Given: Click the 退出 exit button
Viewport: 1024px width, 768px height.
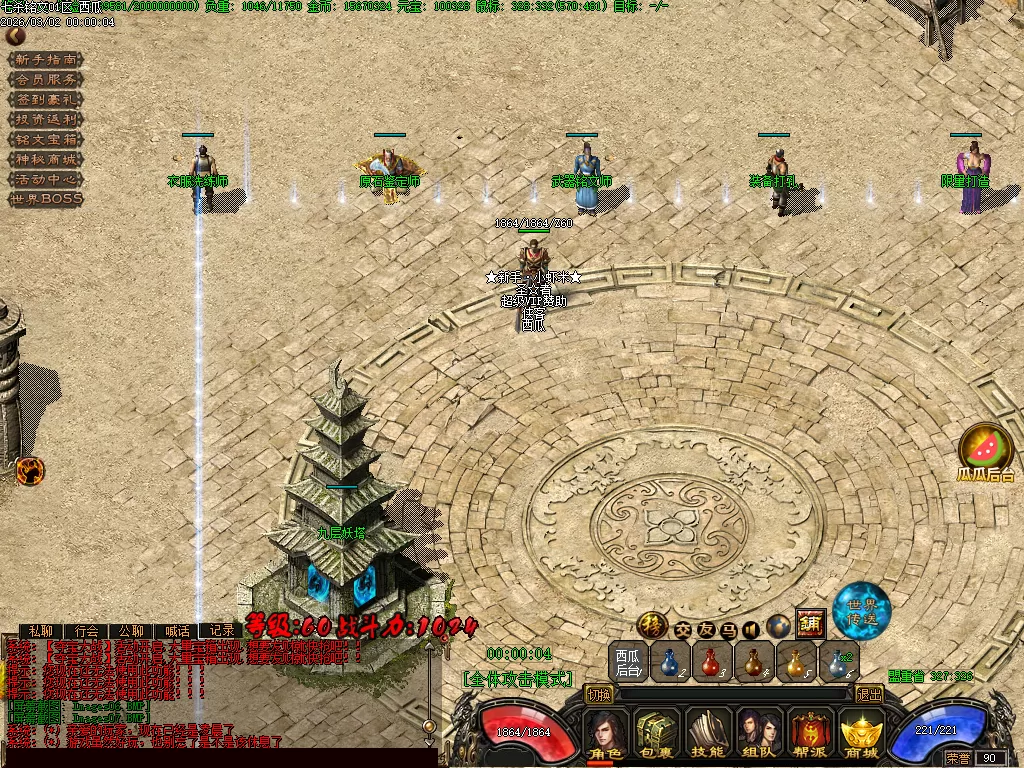Looking at the screenshot, I should coord(869,694).
